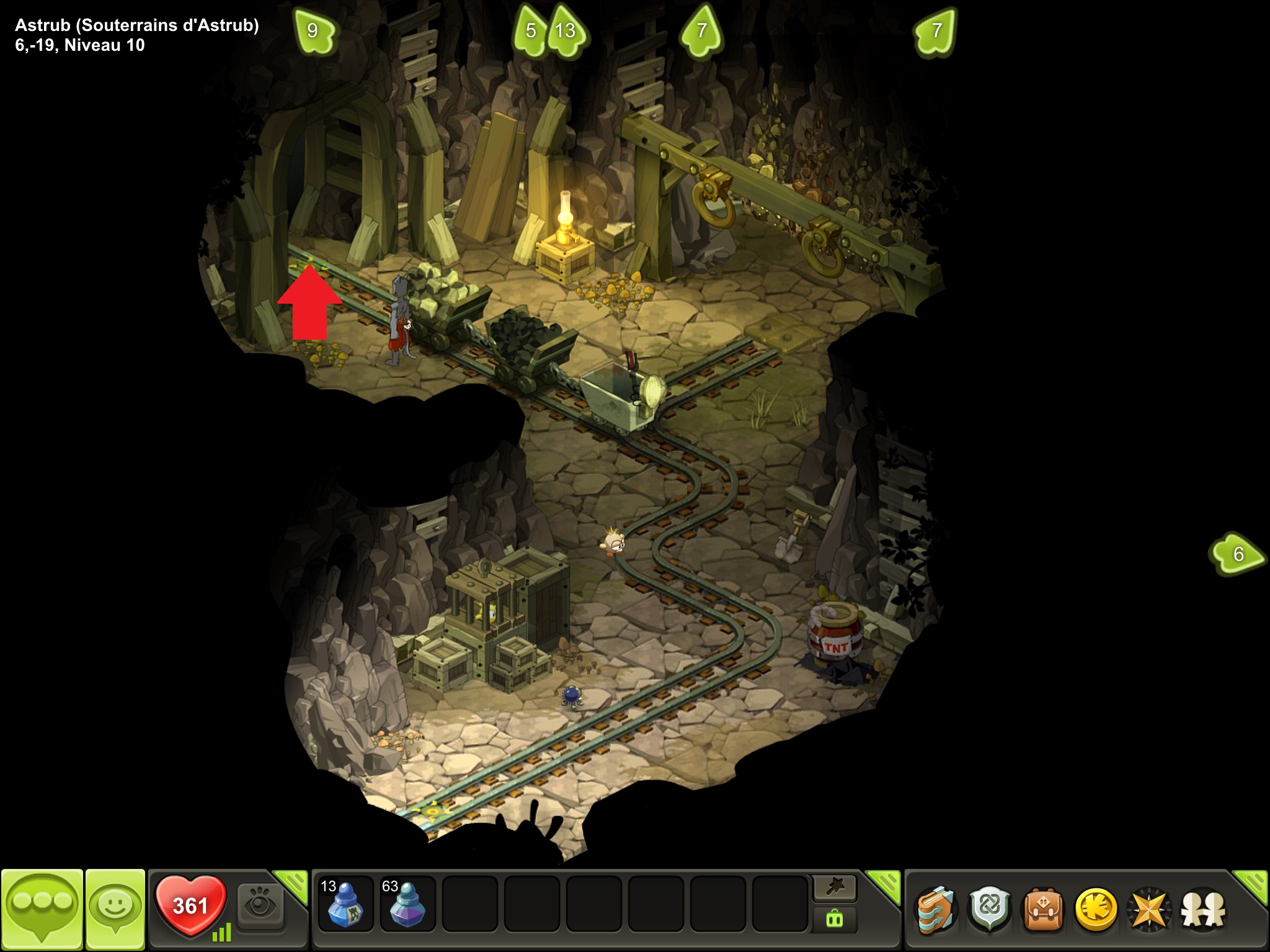Image resolution: width=1270 pixels, height=952 pixels.
Task: Open the silver shield knot icon
Action: [x=990, y=910]
